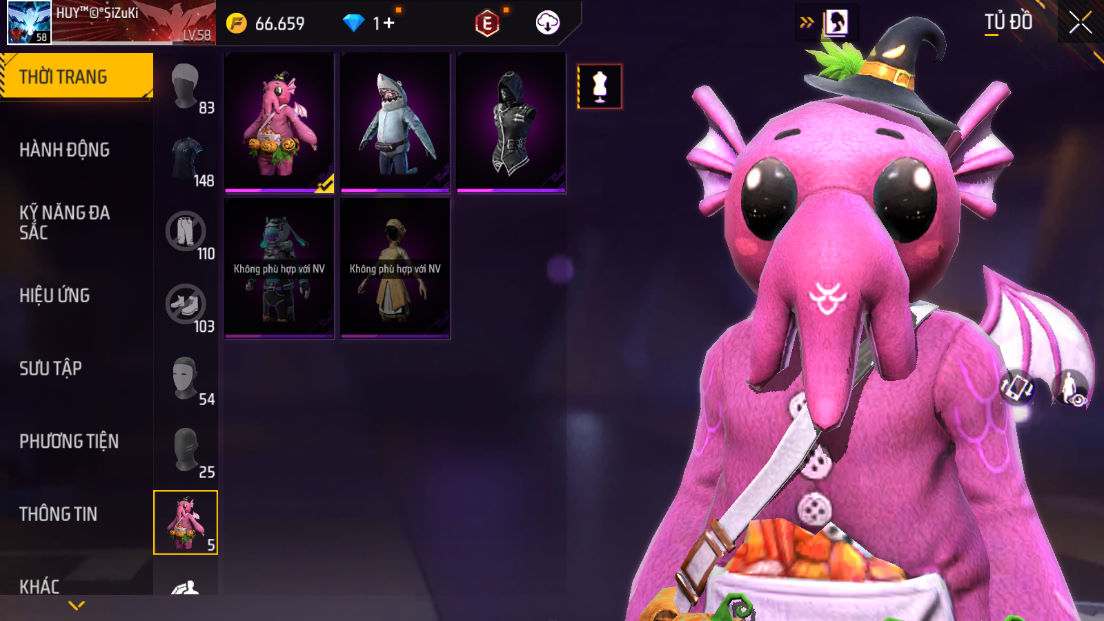Open the pants subcategory with 110 items
The width and height of the screenshot is (1104, 621).
pos(186,233)
